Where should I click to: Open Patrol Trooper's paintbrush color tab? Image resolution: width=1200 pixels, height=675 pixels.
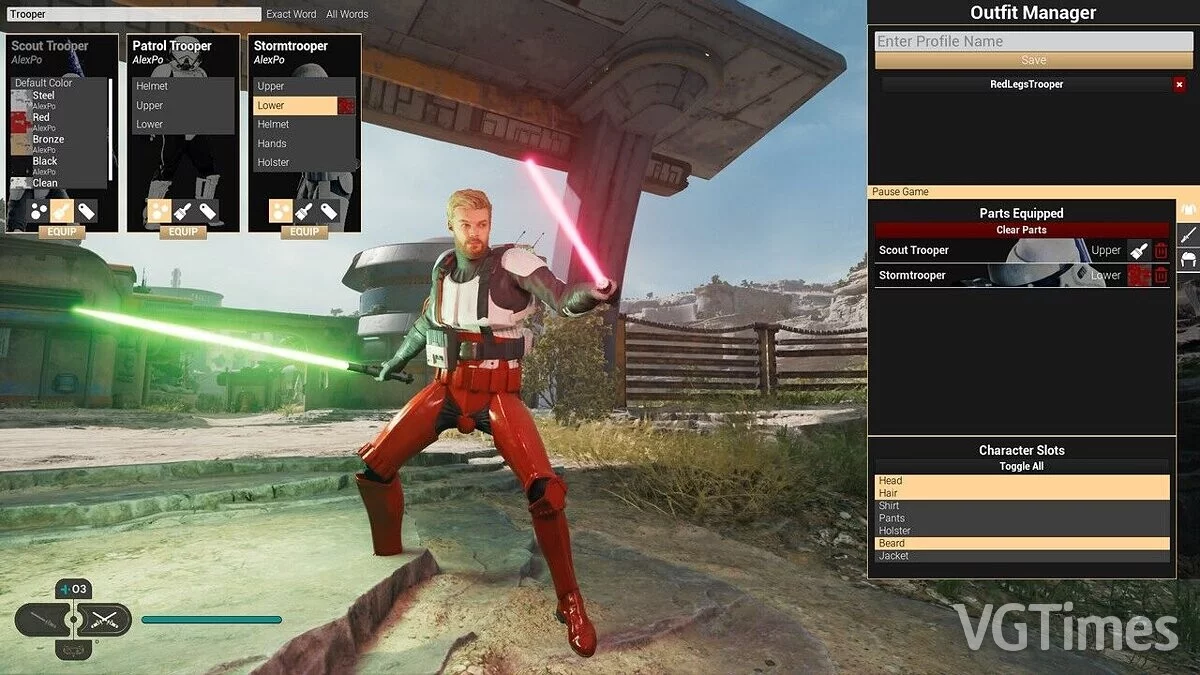point(183,211)
